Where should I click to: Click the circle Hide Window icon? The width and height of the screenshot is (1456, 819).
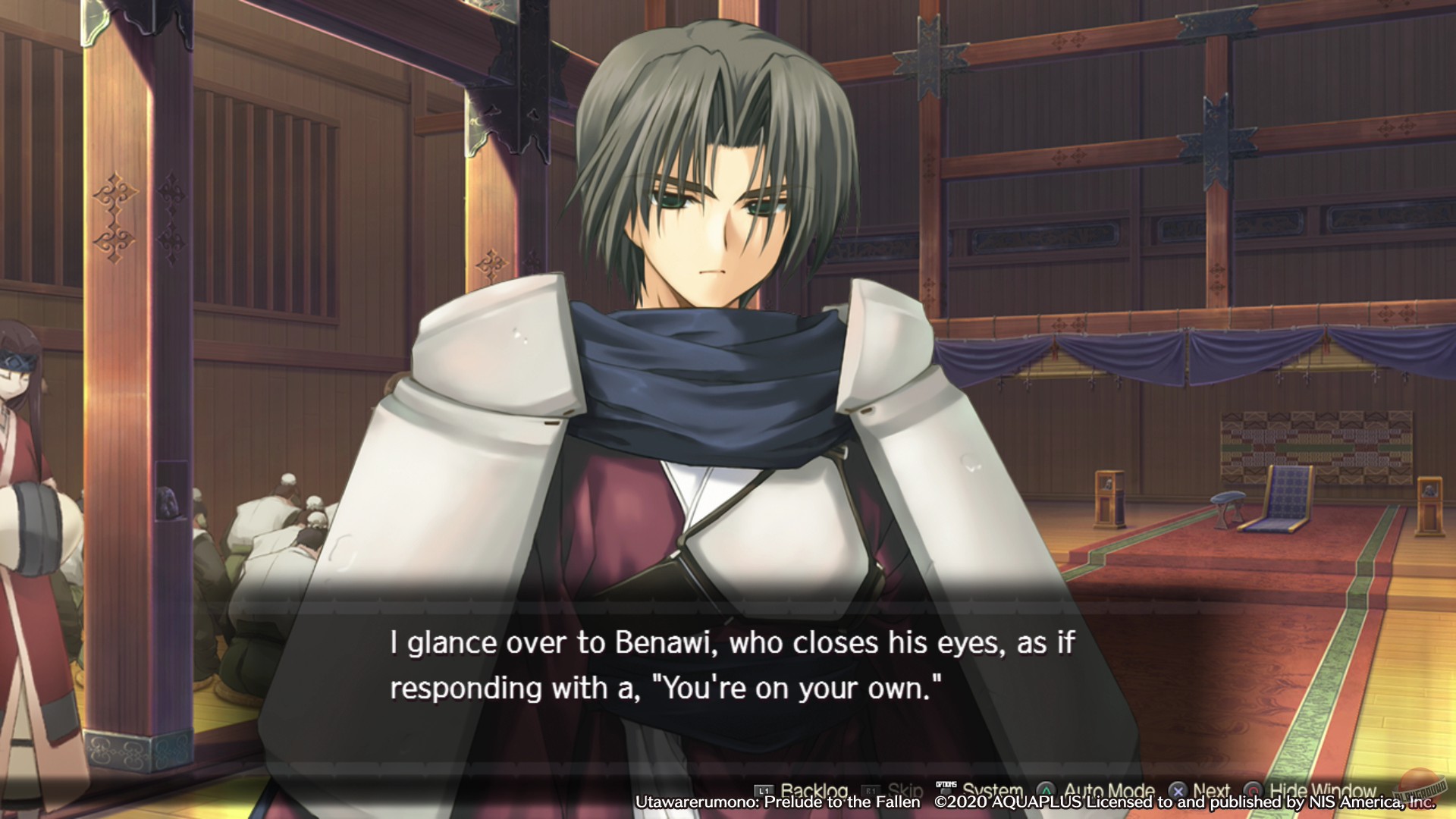[1252, 791]
